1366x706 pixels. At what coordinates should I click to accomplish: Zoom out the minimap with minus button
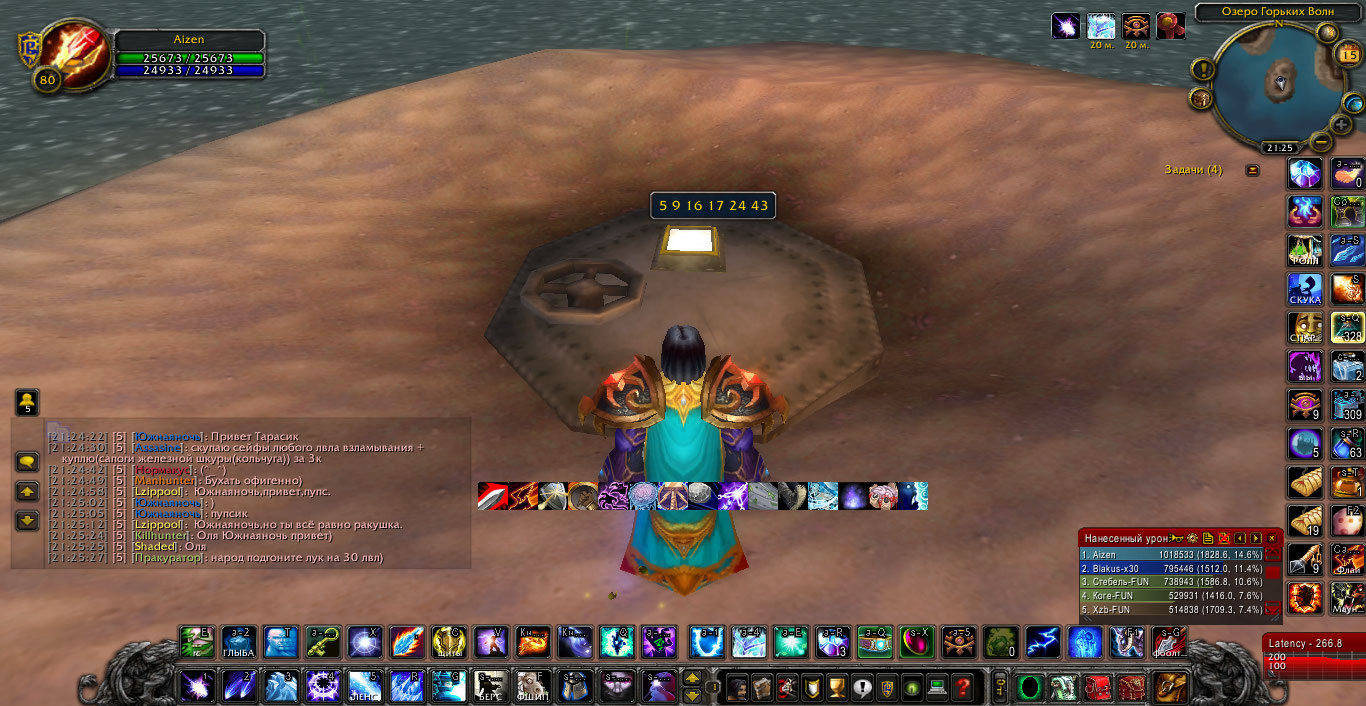1320,141
